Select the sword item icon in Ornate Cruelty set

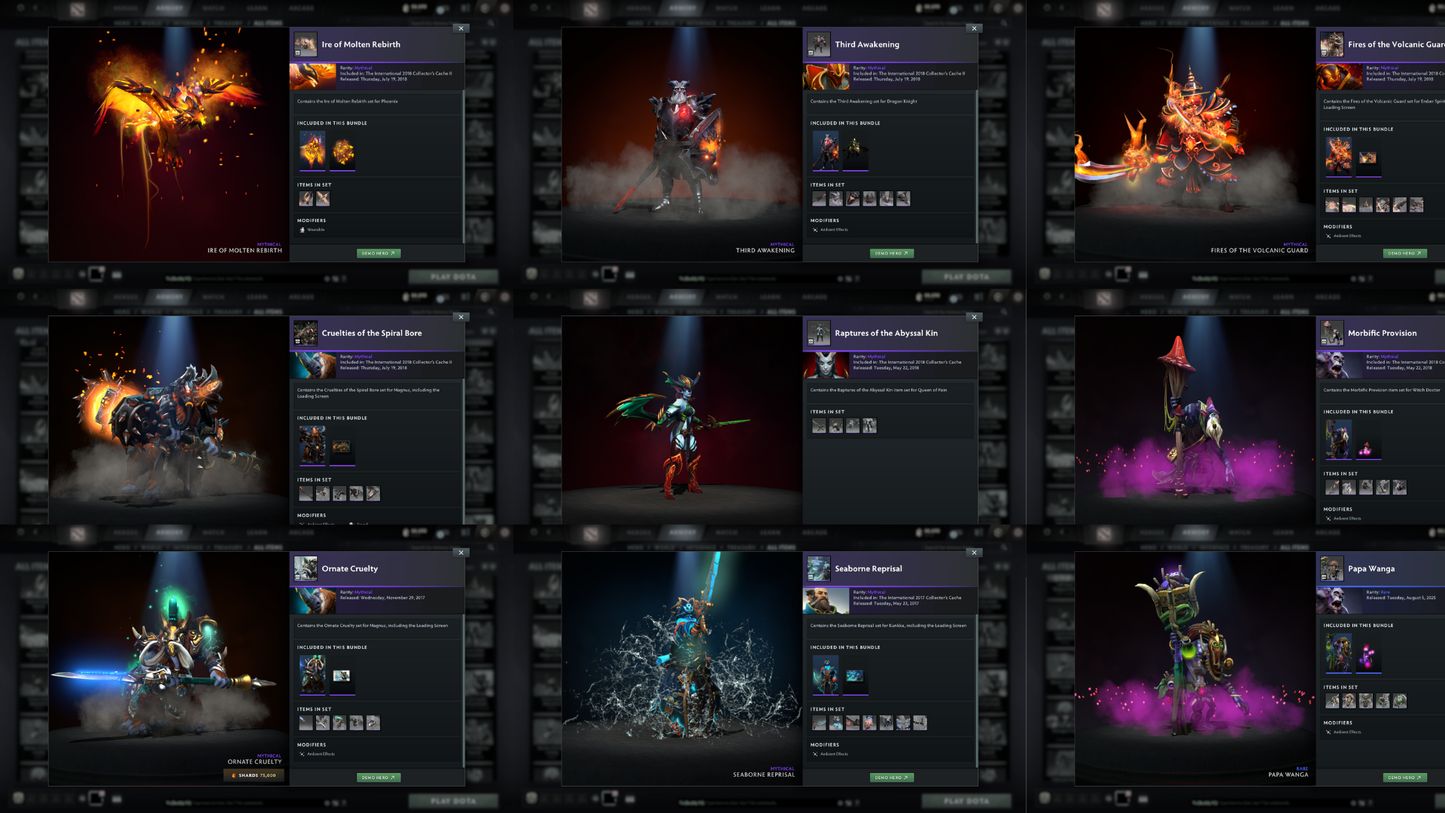(306, 722)
